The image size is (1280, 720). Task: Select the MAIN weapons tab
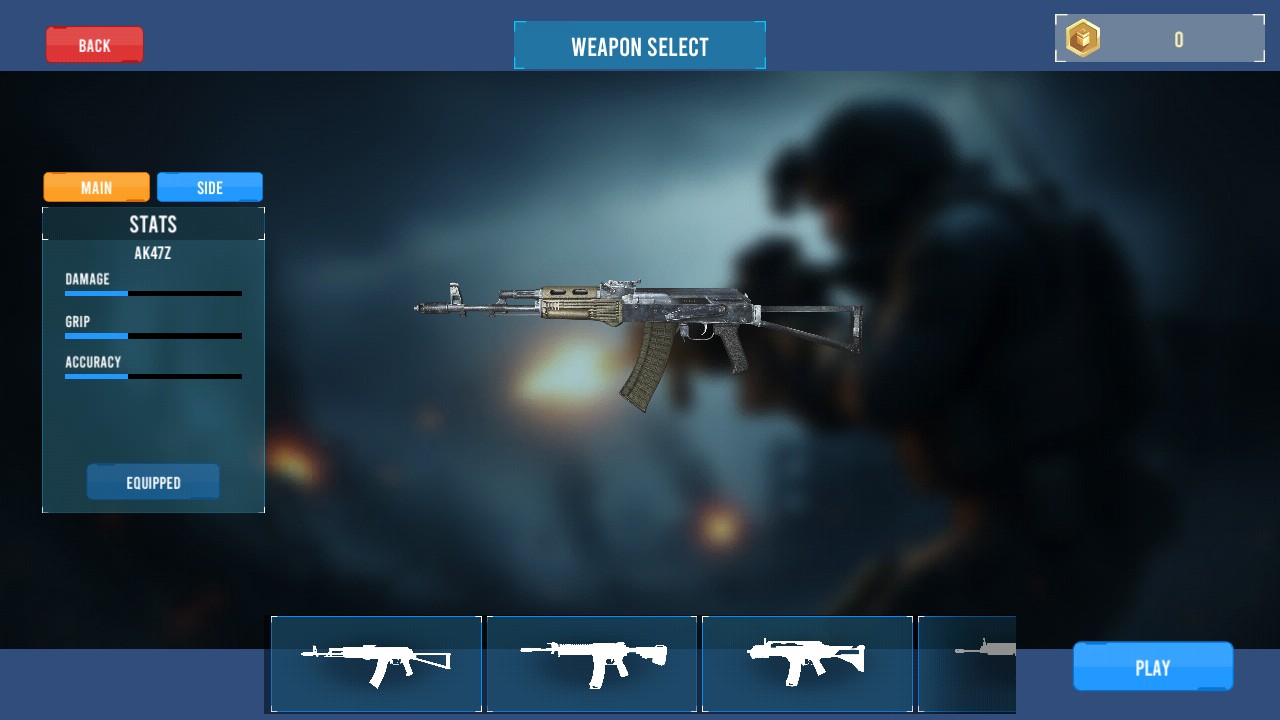[x=96, y=187]
